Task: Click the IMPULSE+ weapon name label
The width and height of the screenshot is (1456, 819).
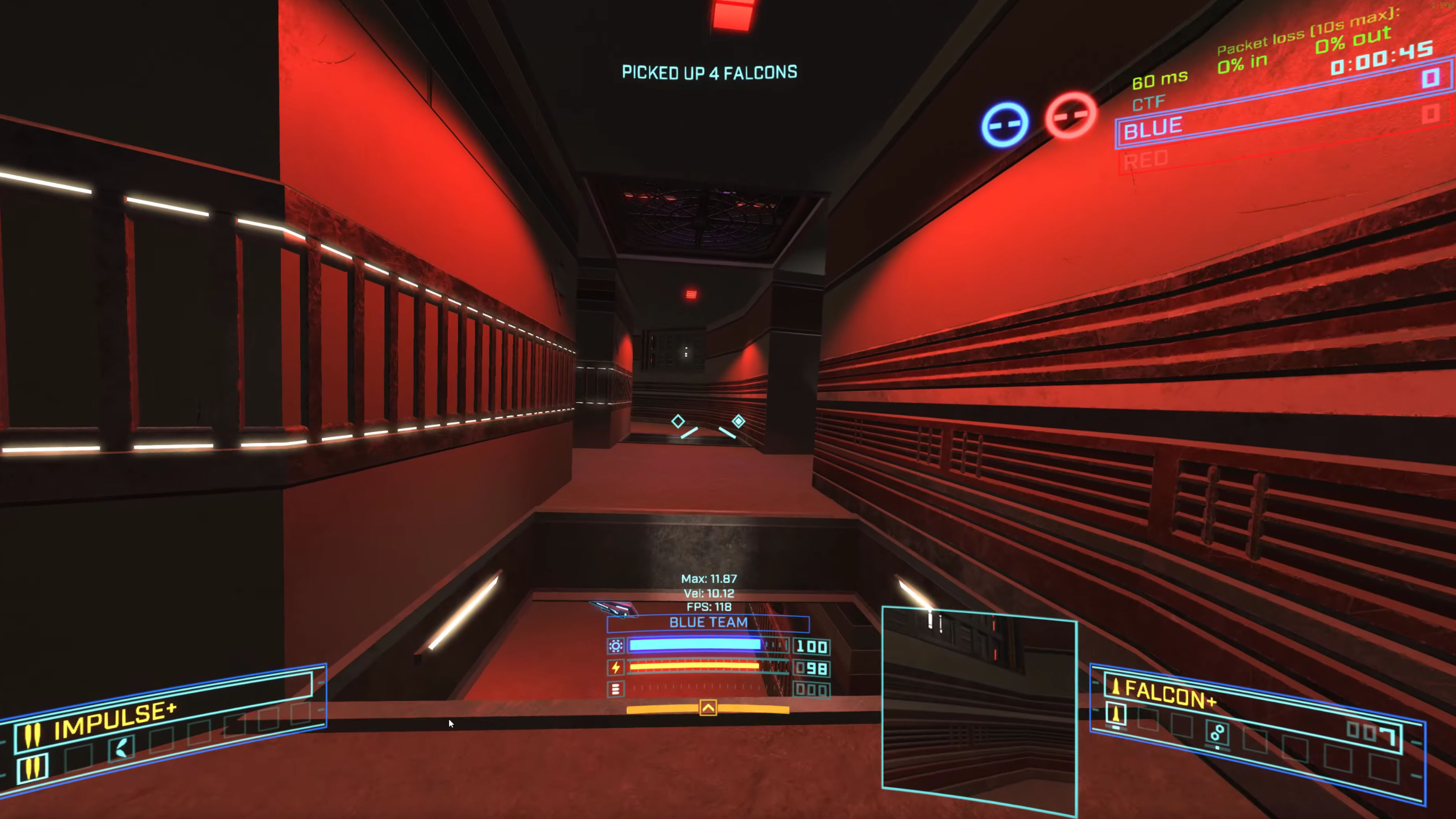Action: pos(115,721)
